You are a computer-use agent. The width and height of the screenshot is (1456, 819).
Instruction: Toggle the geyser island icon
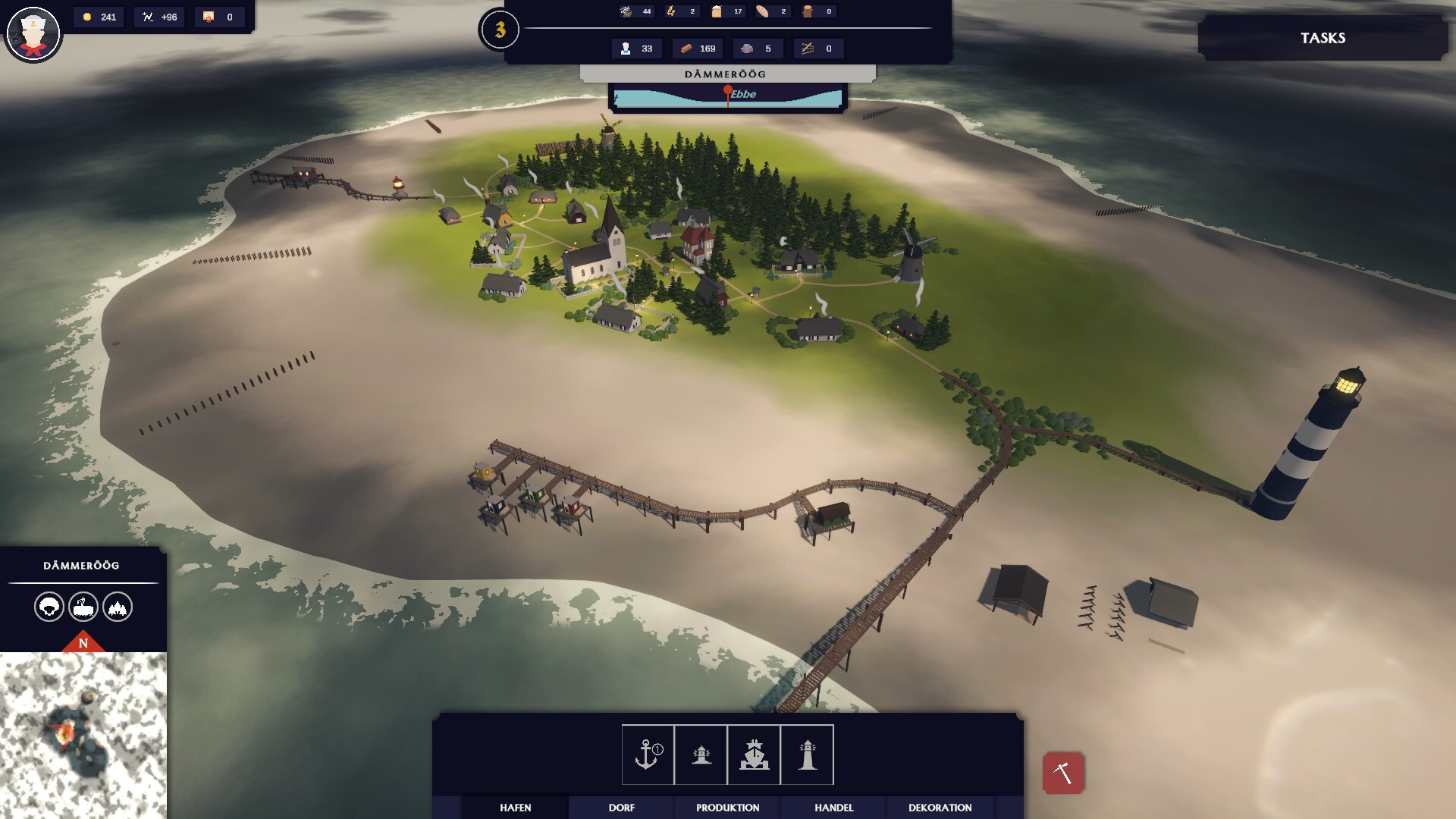(x=83, y=607)
